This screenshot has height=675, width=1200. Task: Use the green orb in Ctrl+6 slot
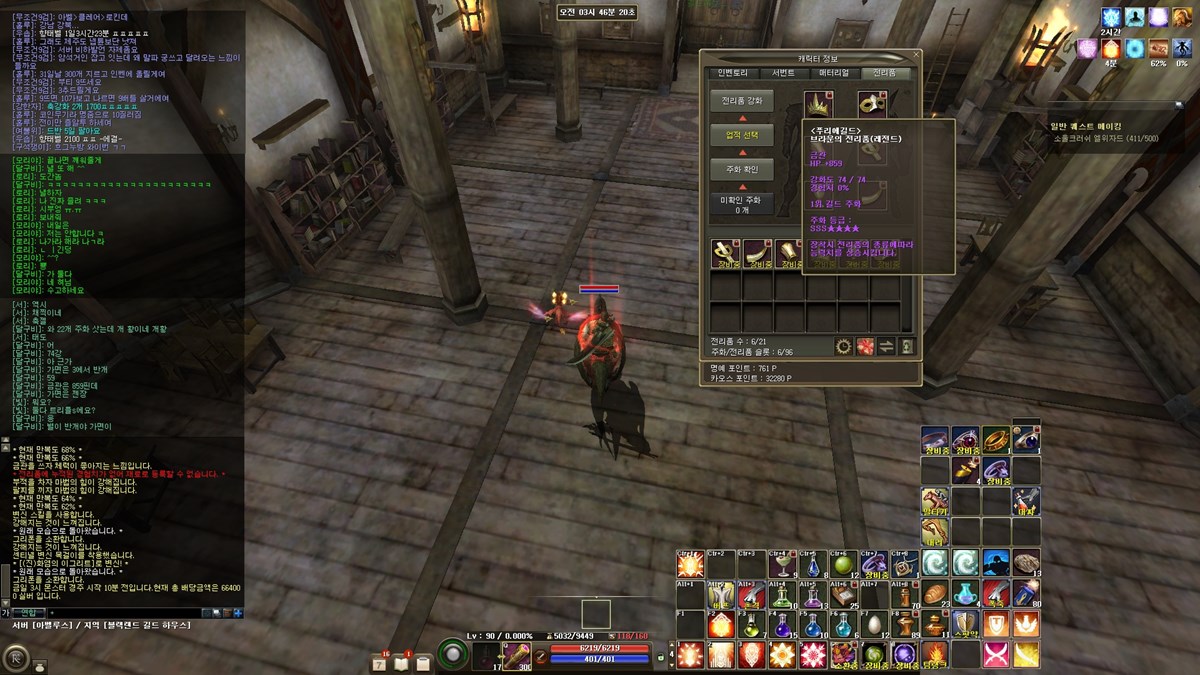coord(844,564)
